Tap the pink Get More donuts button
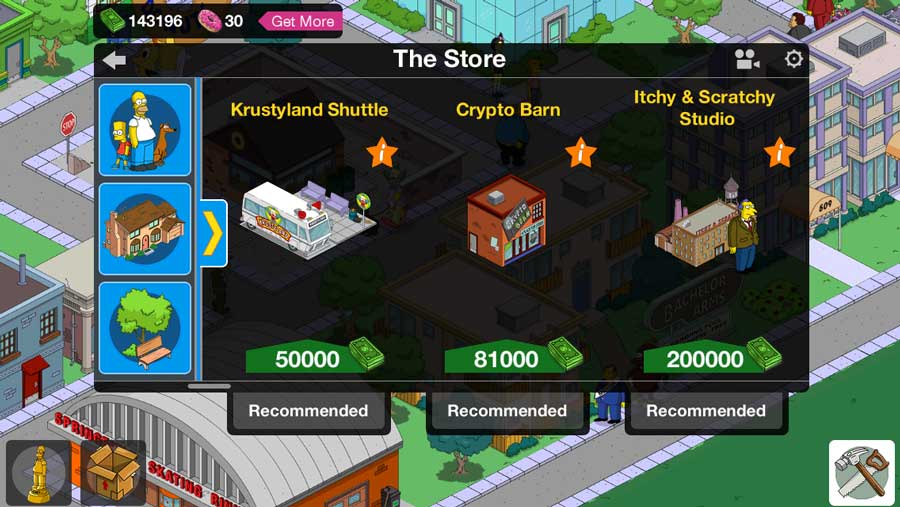 [x=301, y=21]
